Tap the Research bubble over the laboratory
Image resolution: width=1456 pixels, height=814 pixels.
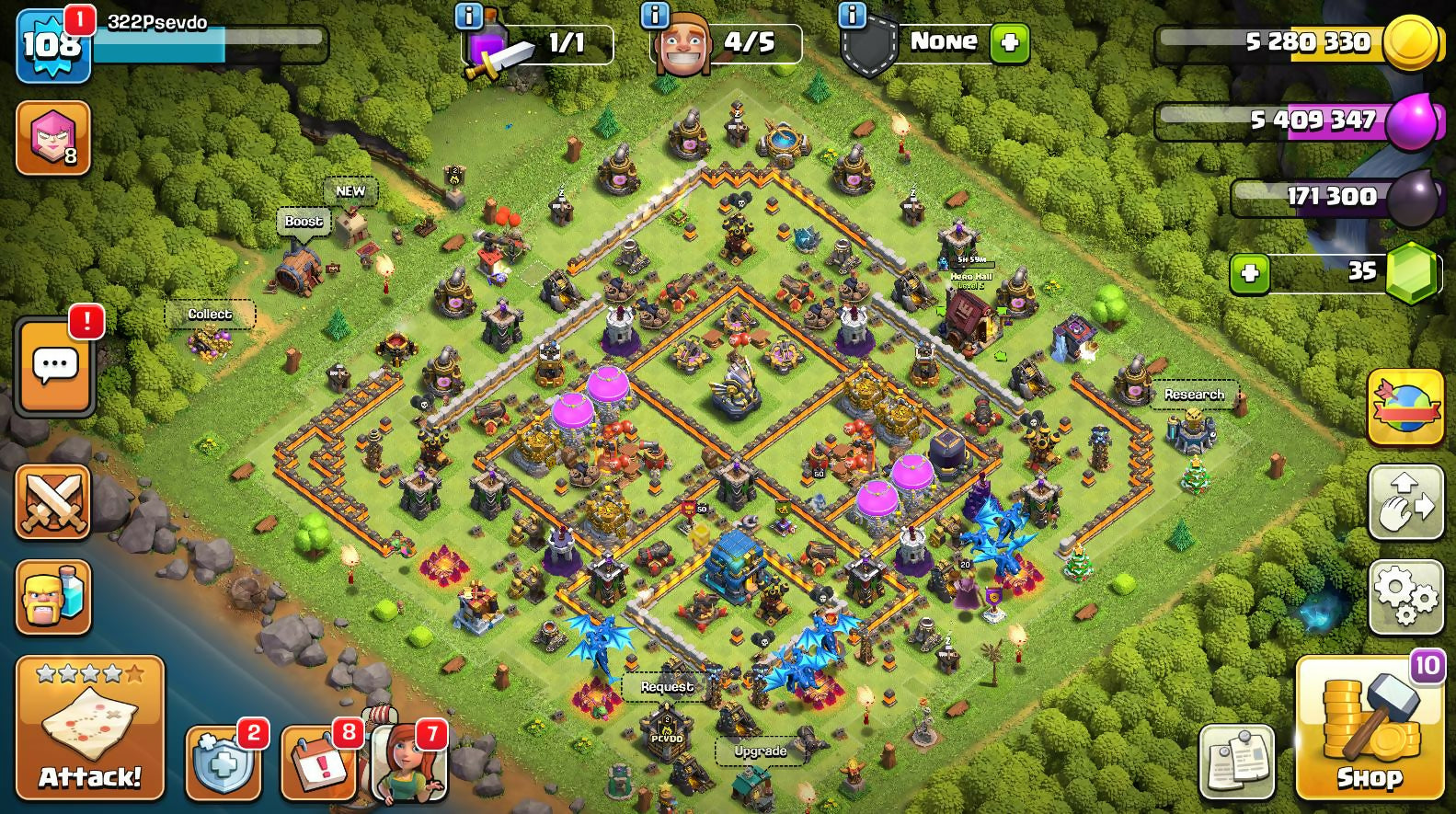click(x=1194, y=395)
